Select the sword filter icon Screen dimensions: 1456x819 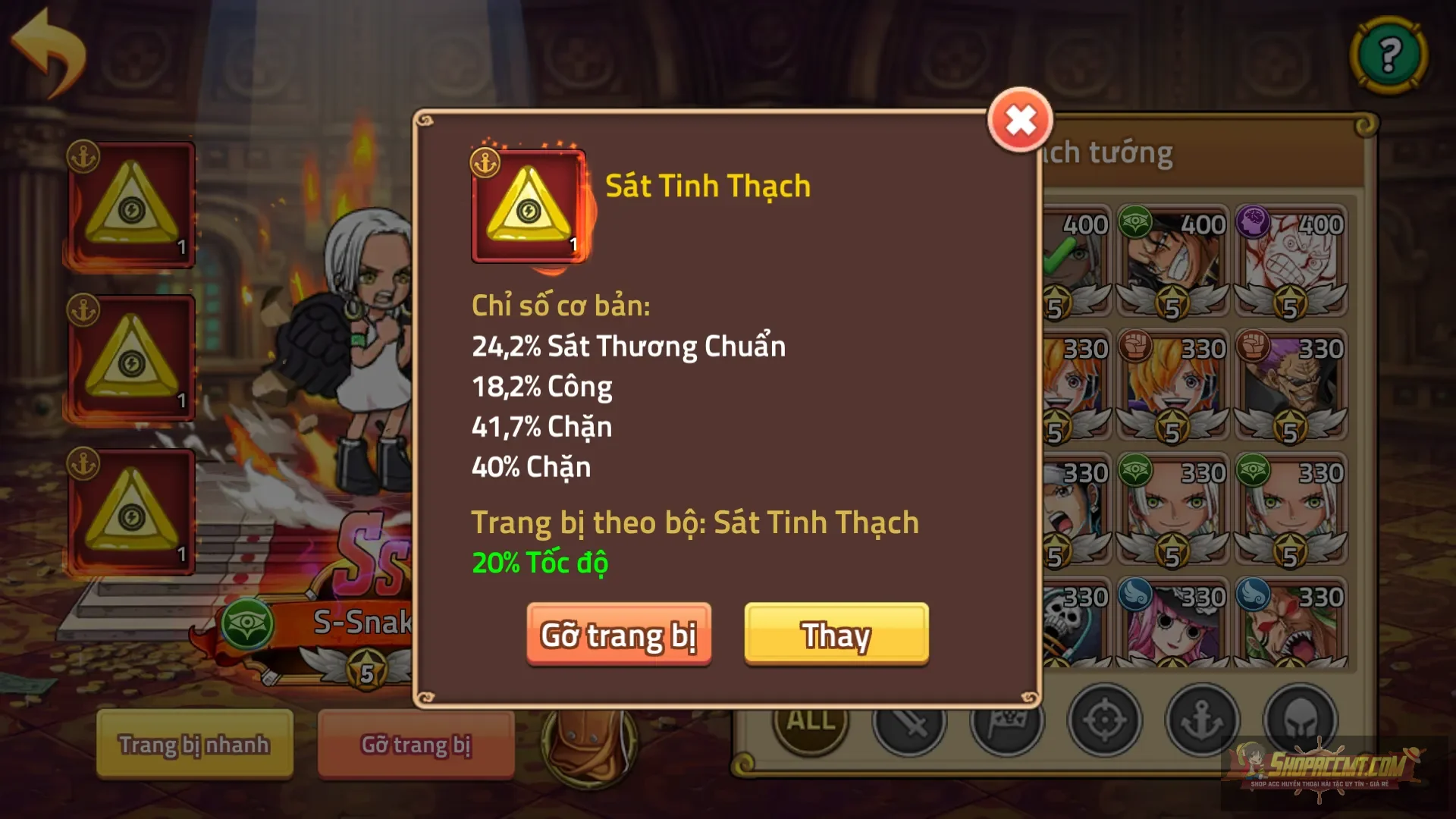pyautogui.click(x=912, y=721)
